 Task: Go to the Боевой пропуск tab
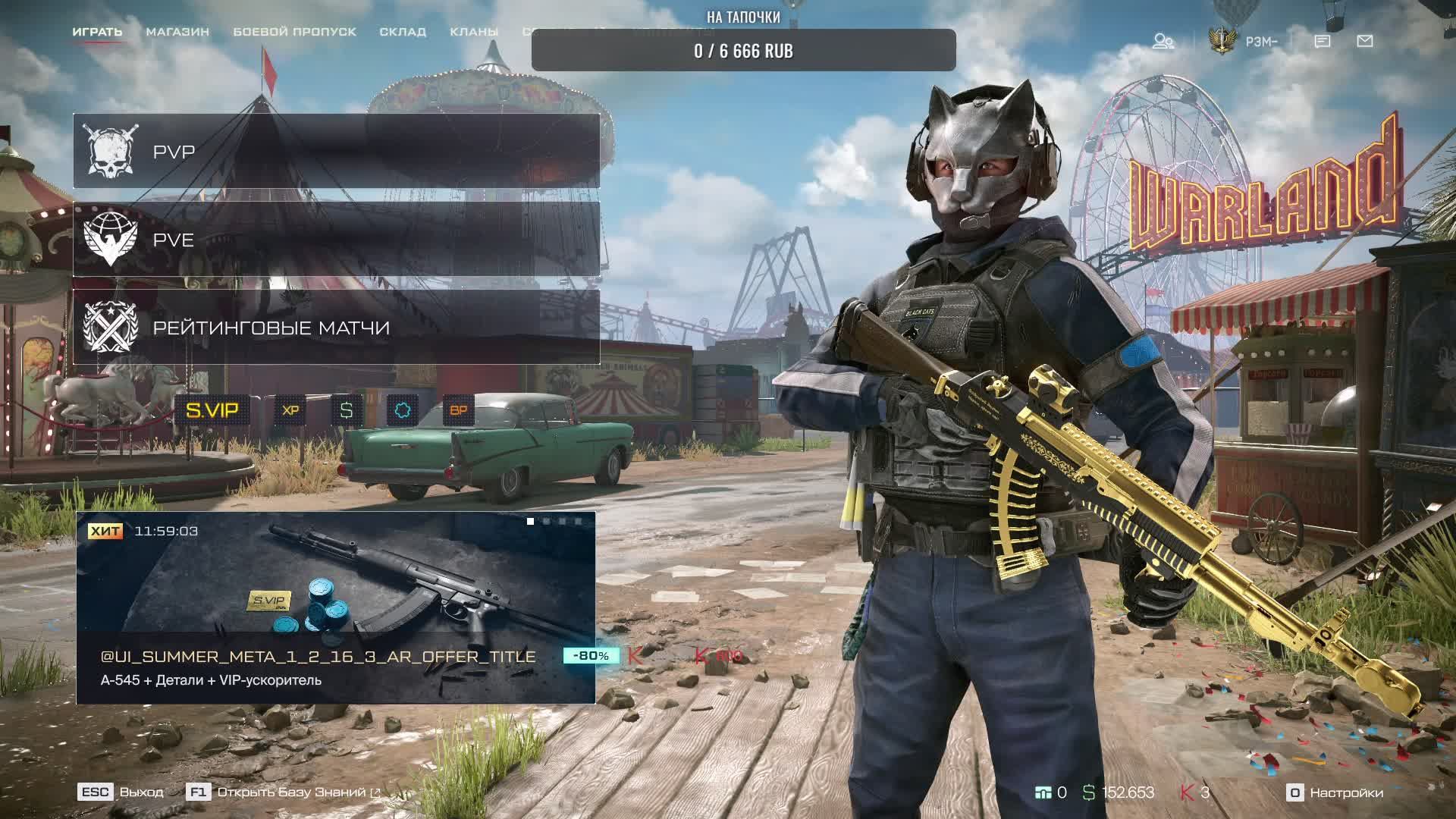(x=294, y=32)
